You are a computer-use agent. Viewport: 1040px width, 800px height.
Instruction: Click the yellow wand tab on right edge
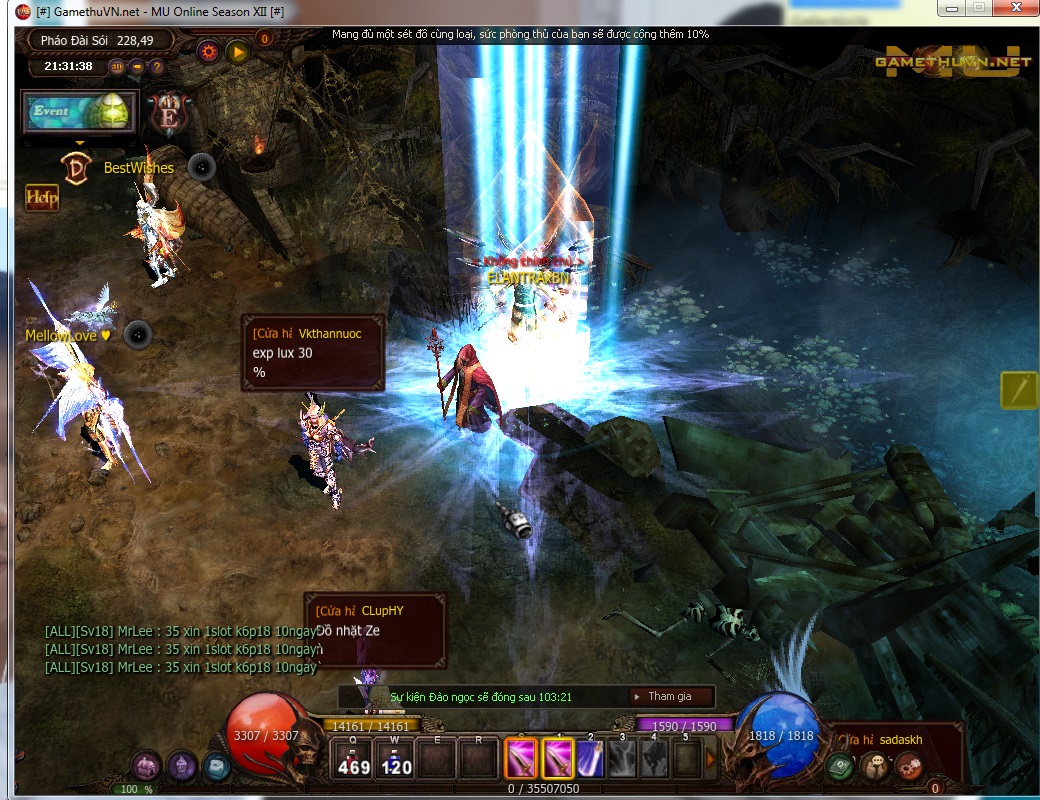coord(1019,390)
